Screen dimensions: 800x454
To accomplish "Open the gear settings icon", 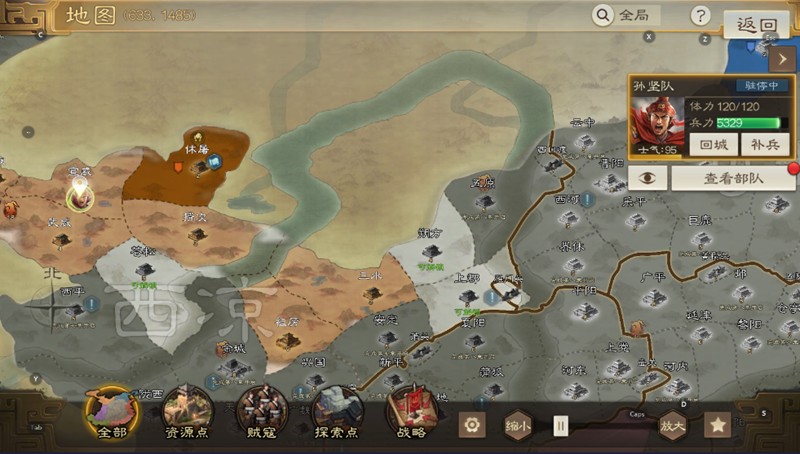I will pyautogui.click(x=472, y=425).
